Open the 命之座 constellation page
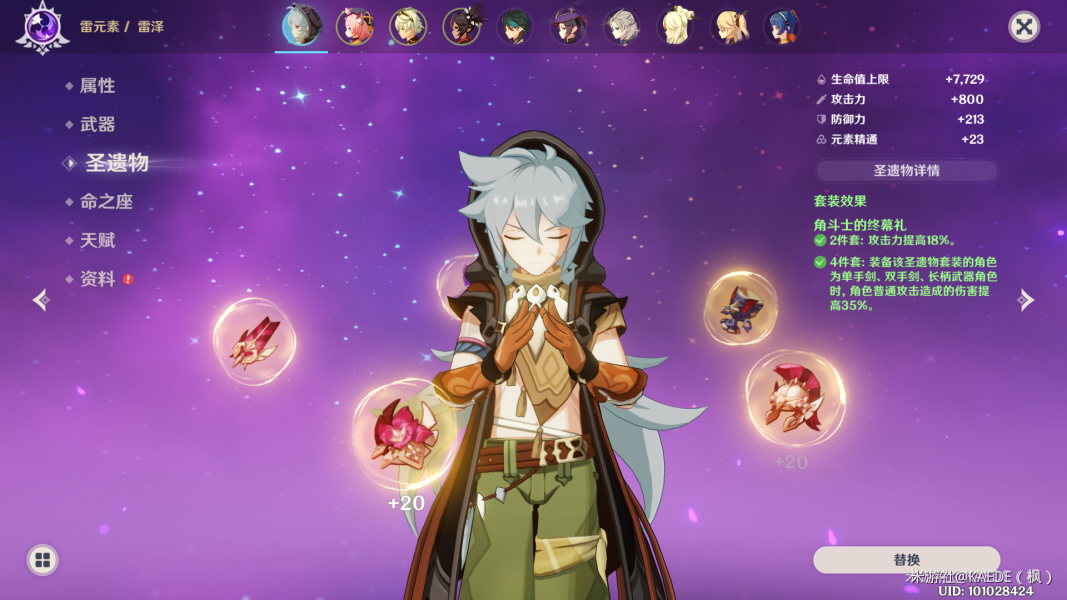 pyautogui.click(x=105, y=201)
